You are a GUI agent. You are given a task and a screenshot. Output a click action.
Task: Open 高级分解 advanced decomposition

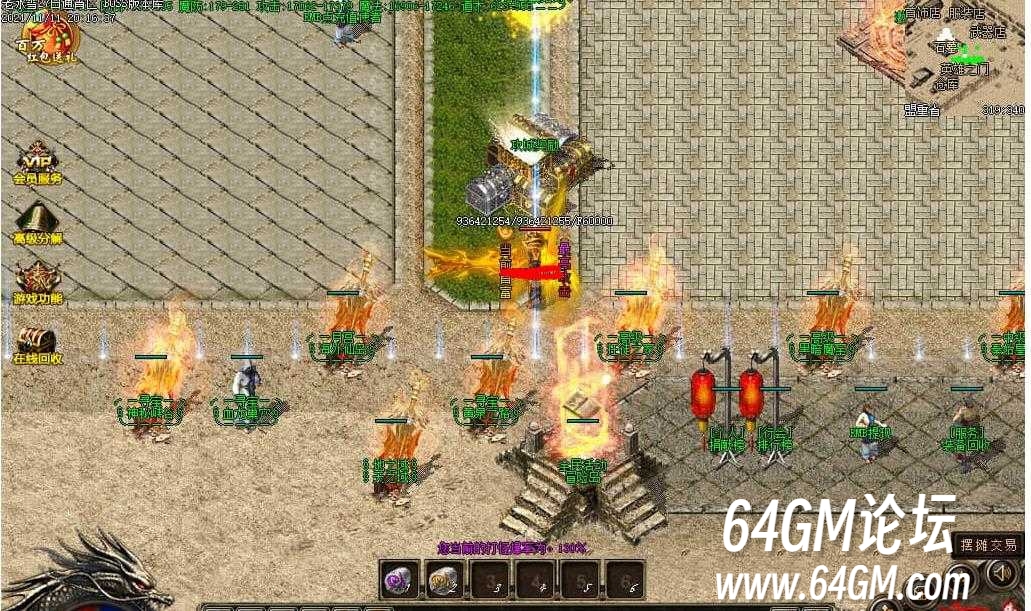pyautogui.click(x=37, y=223)
